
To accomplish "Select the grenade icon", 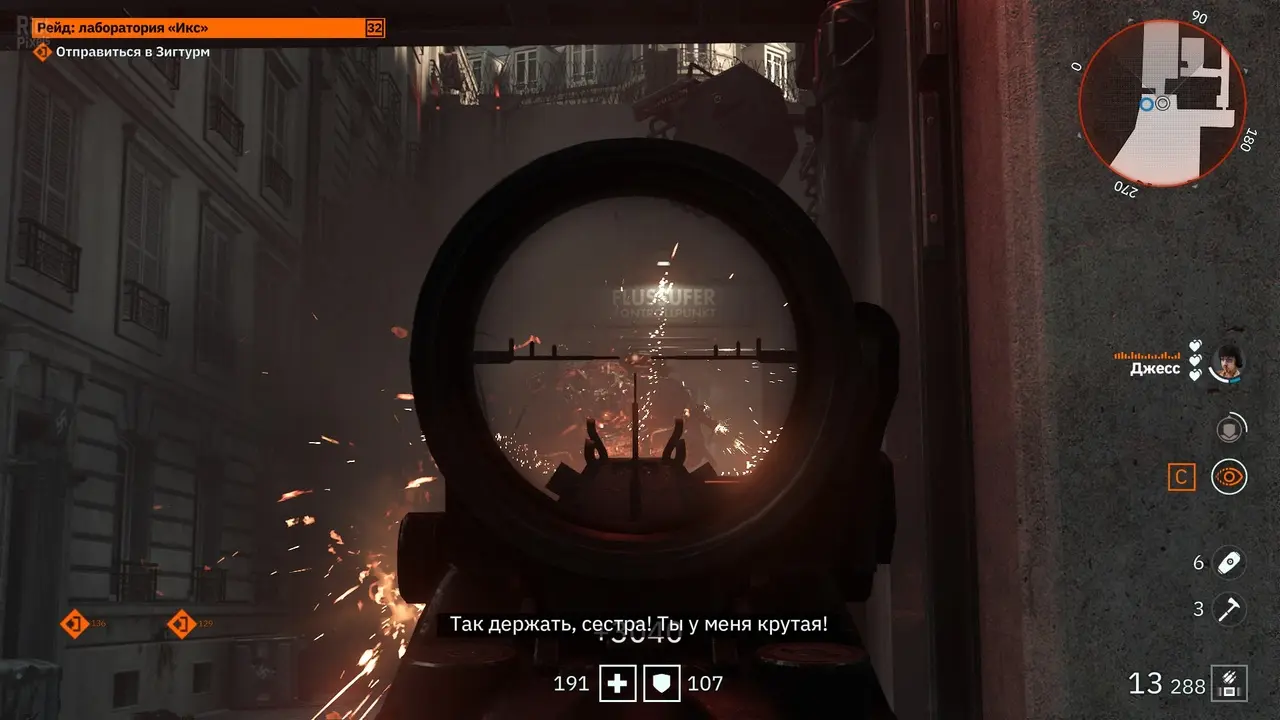I will coord(1229,562).
